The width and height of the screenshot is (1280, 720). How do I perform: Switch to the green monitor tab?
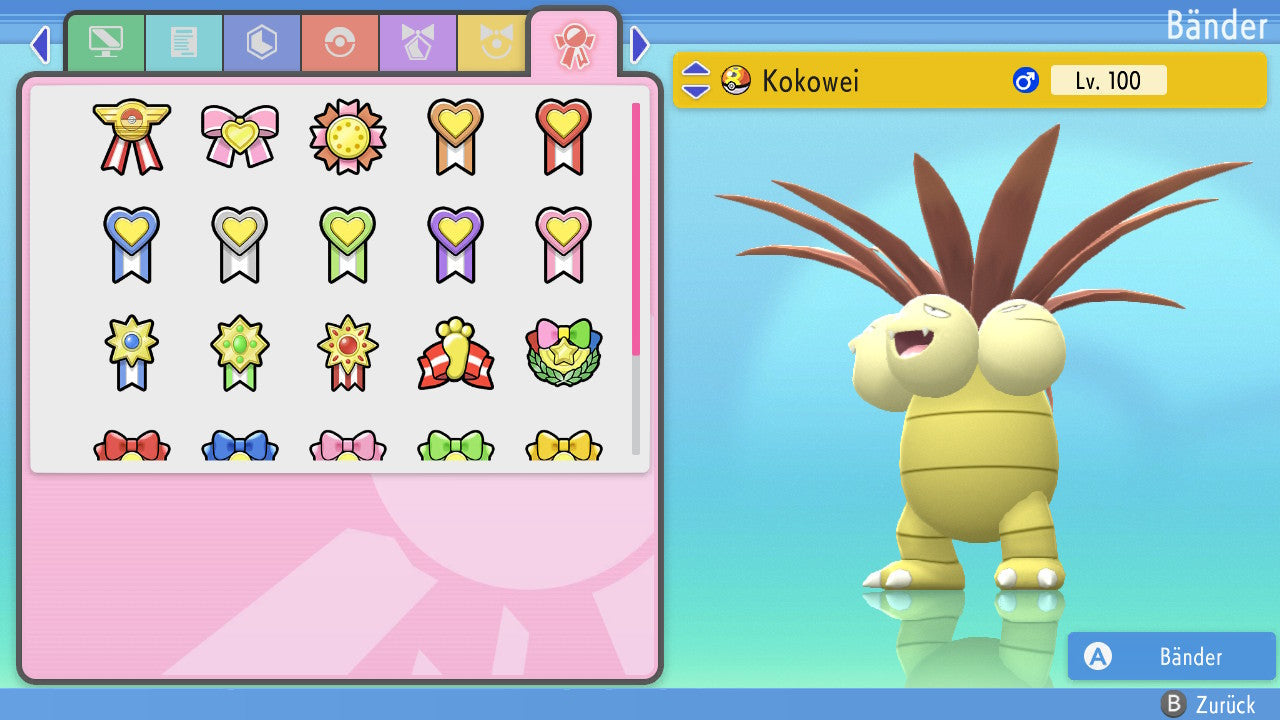click(x=105, y=43)
